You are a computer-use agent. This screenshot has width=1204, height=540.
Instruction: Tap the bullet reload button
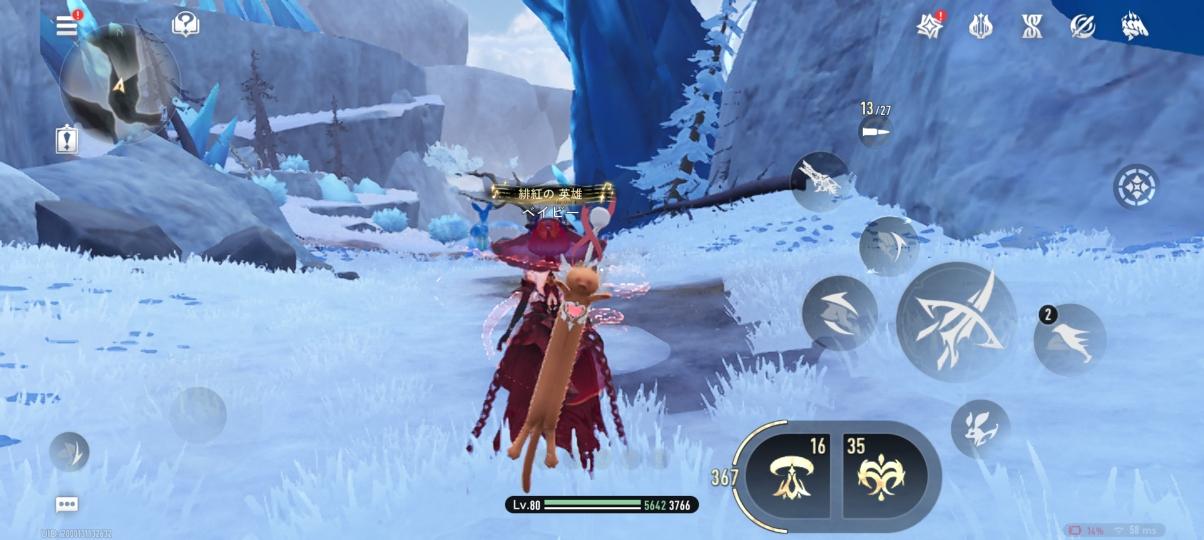click(875, 132)
